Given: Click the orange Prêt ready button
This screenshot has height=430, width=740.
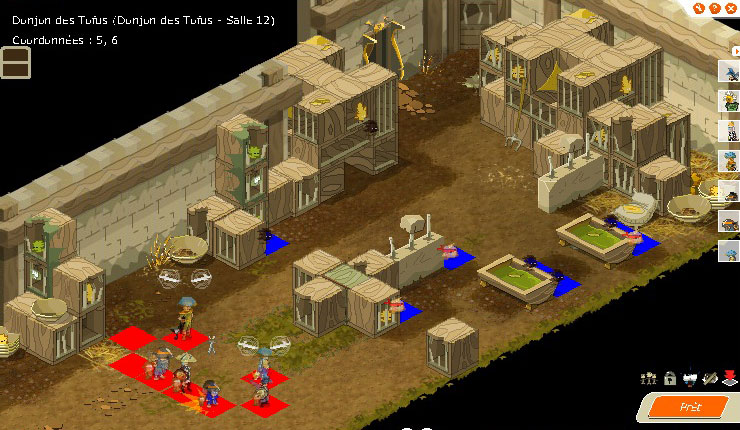Looking at the screenshot, I should tap(691, 407).
